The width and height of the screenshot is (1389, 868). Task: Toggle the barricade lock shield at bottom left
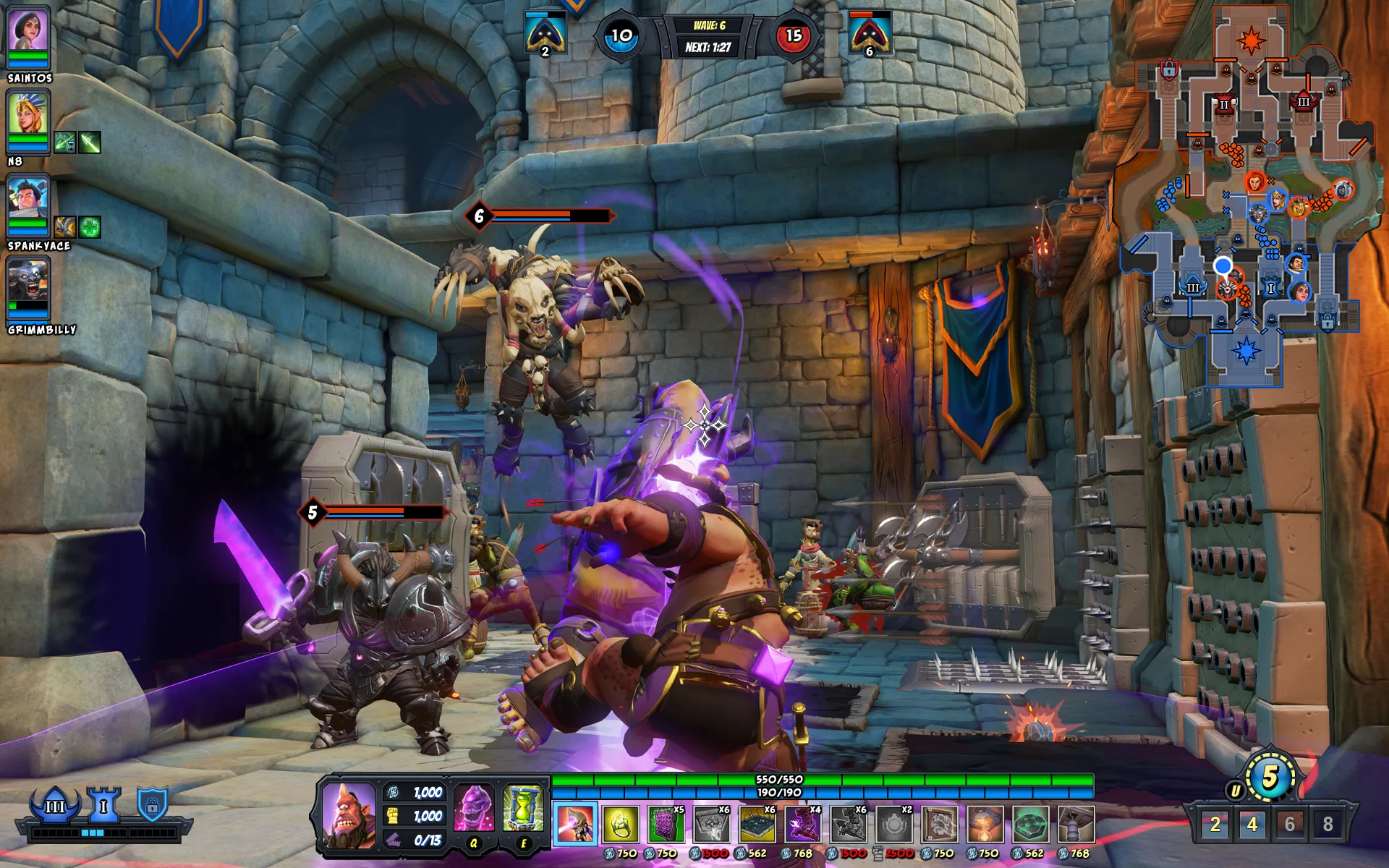(x=152, y=804)
